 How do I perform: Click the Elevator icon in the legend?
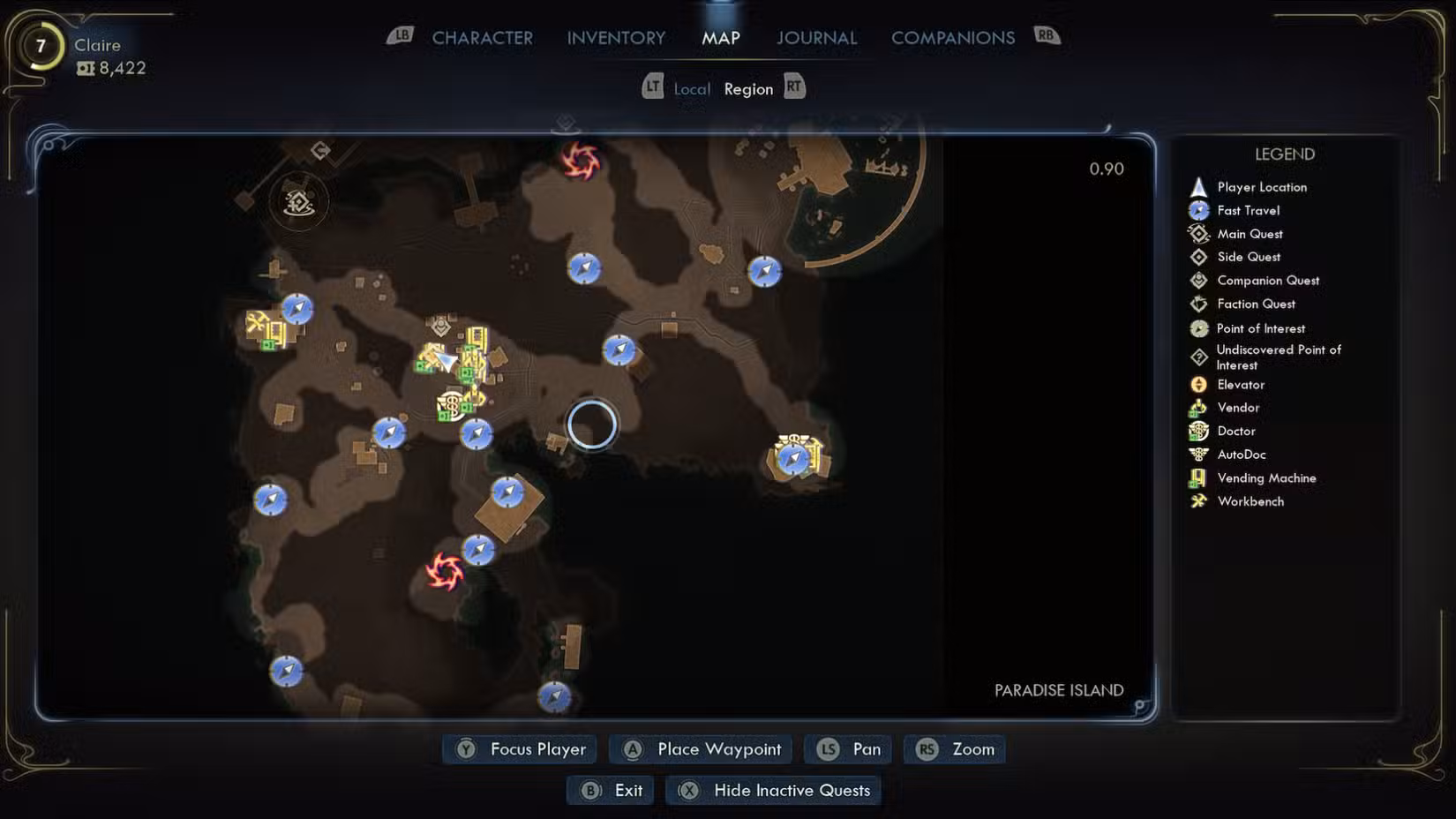click(x=1198, y=384)
